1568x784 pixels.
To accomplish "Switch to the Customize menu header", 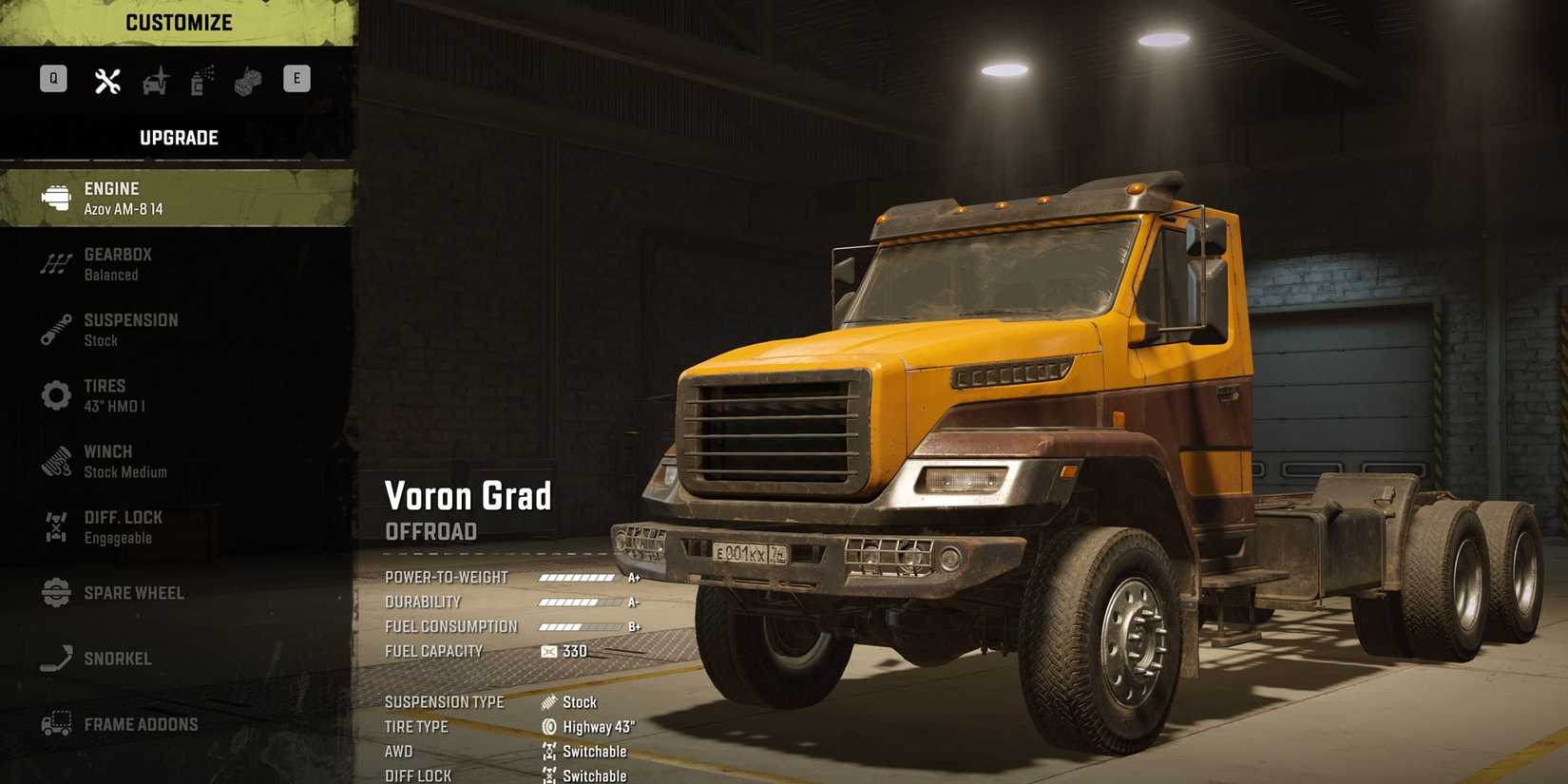I will [x=178, y=22].
